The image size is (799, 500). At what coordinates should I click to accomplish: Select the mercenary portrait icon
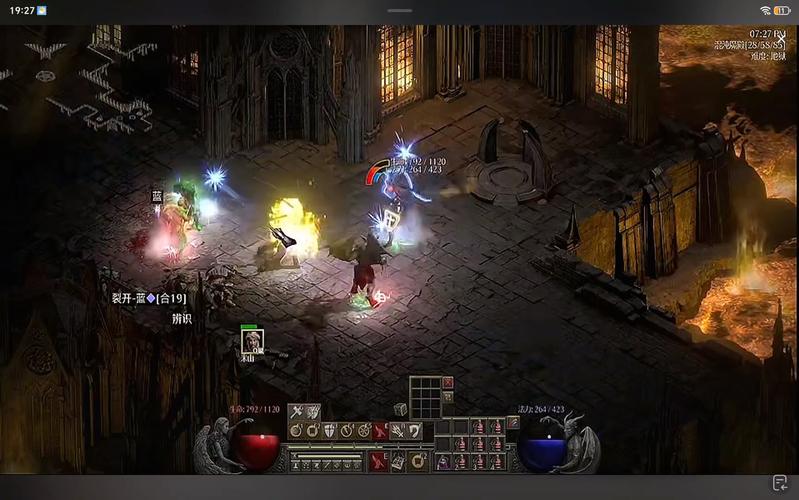251,341
